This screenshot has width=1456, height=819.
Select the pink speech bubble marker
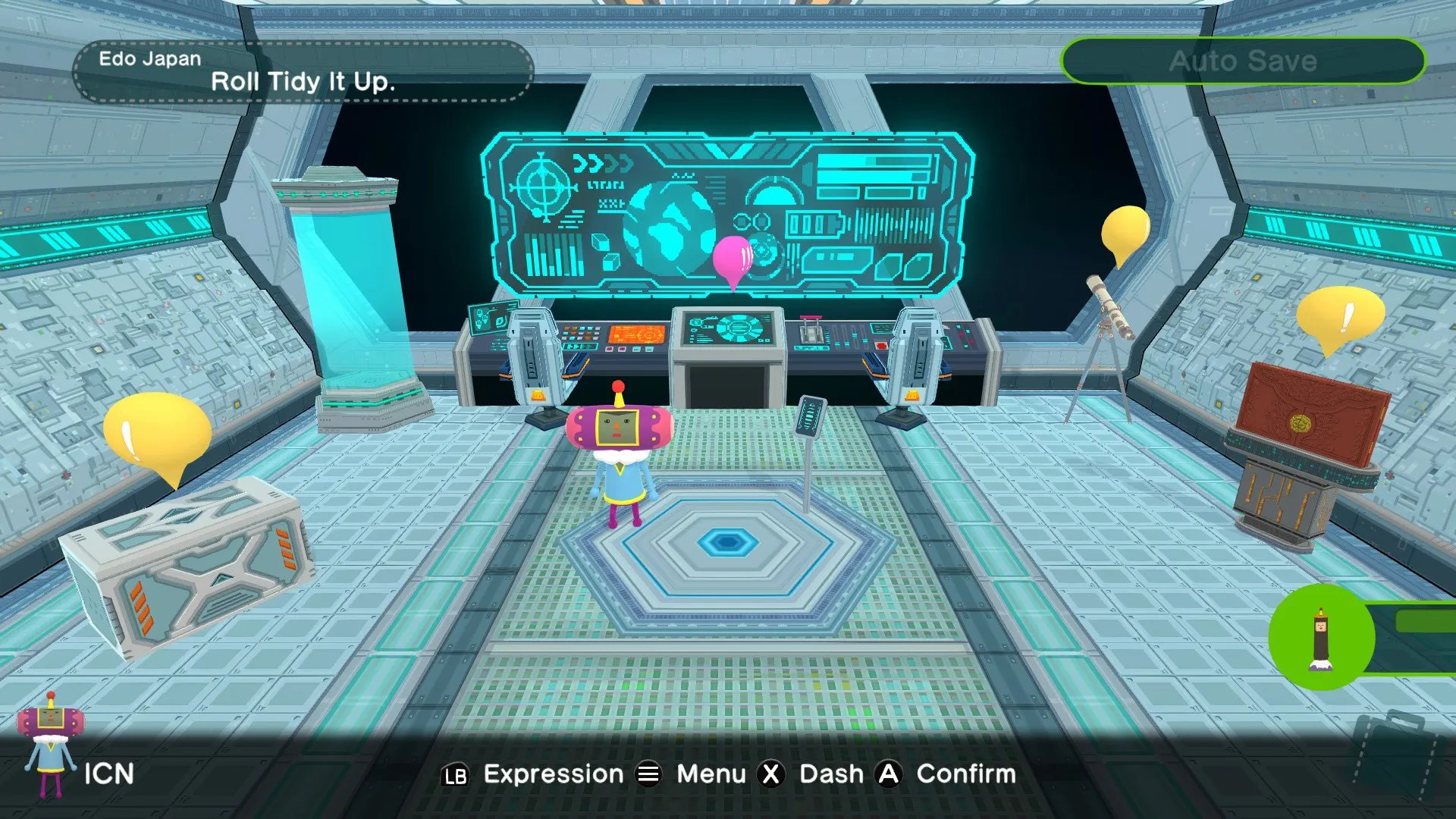pyautogui.click(x=733, y=259)
